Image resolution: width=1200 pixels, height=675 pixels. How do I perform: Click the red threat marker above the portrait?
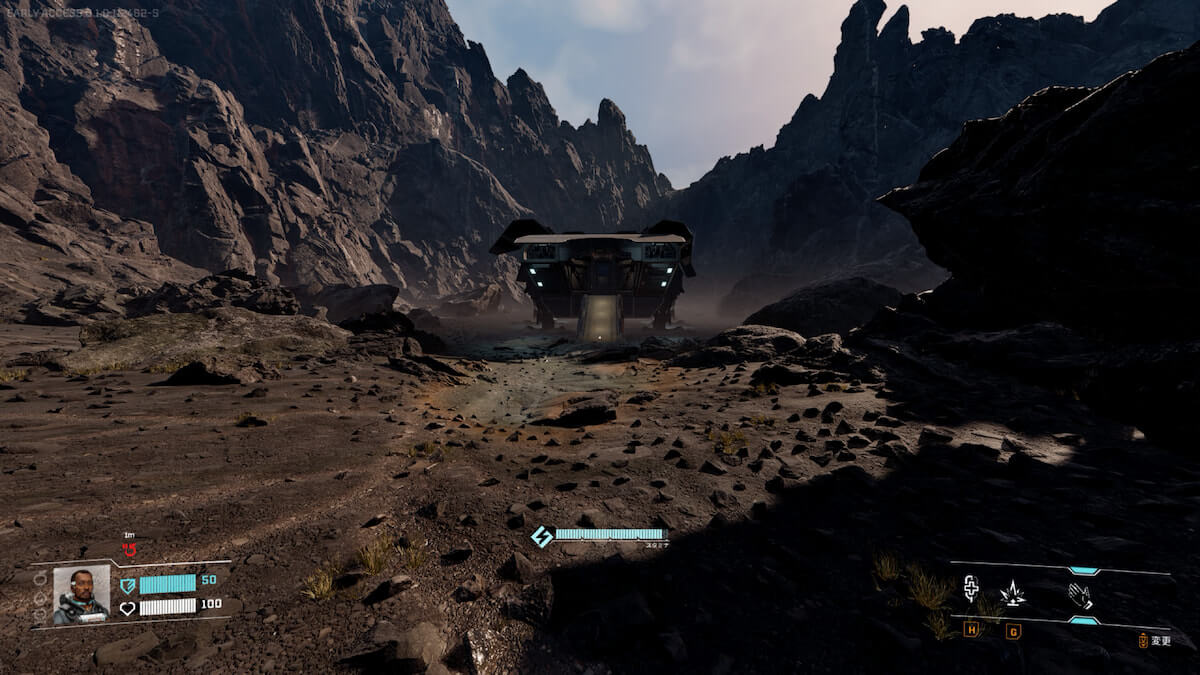point(129,549)
